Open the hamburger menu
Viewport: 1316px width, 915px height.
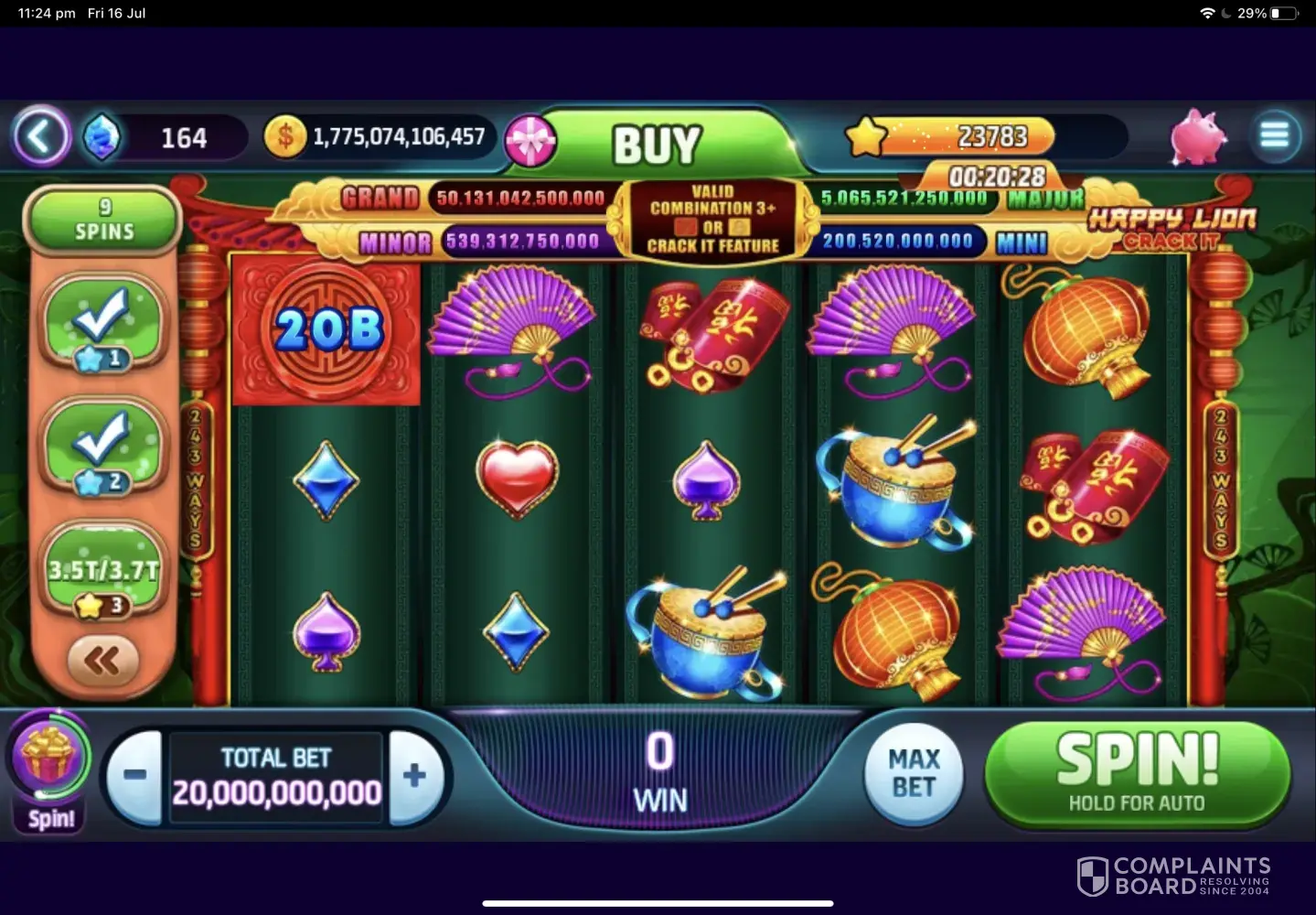pos(1274,136)
